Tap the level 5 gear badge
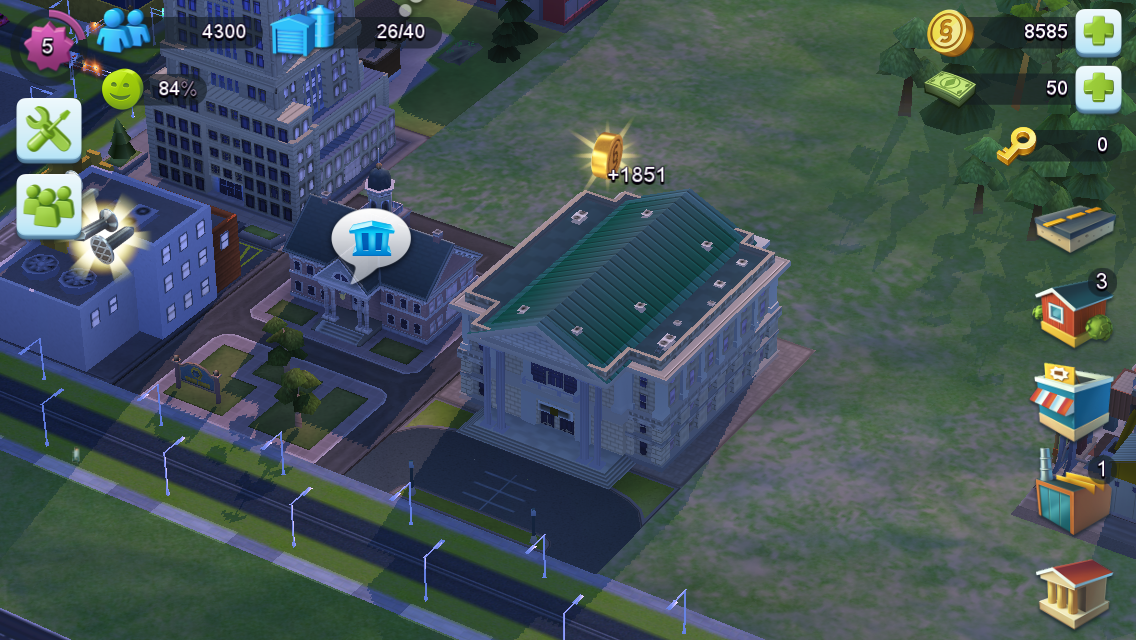 pos(47,45)
